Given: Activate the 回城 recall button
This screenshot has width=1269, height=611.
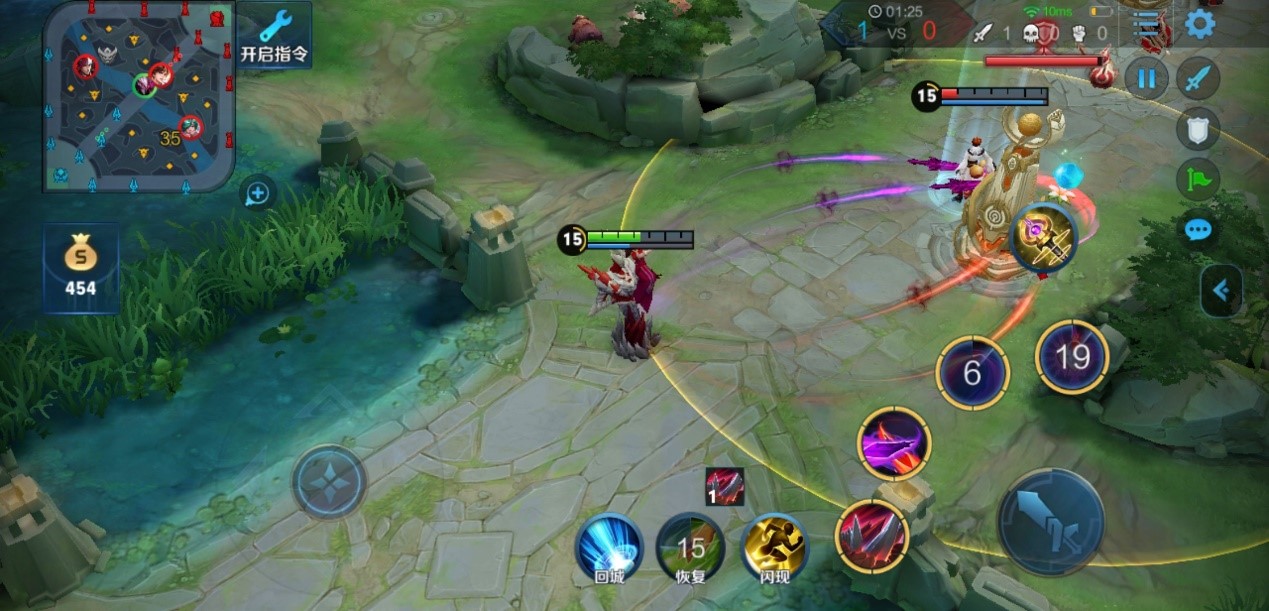Looking at the screenshot, I should tap(609, 547).
